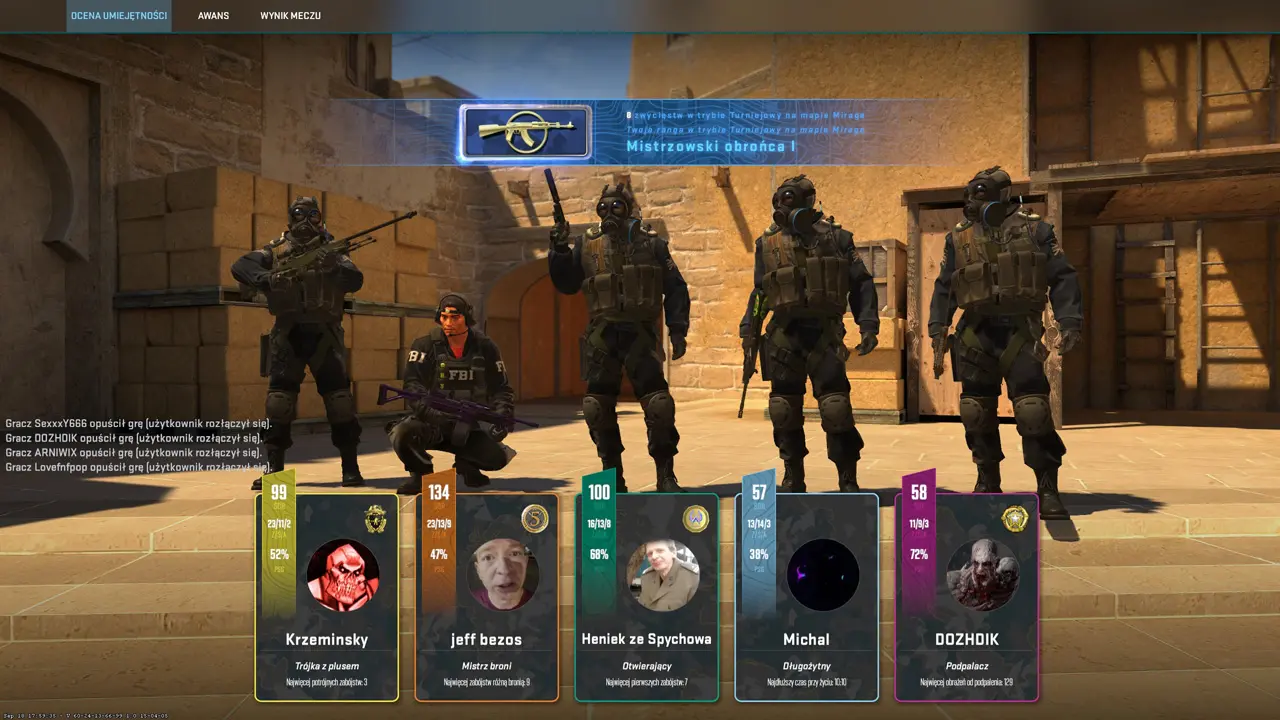Click Krzeminsky's red skull avatar
1280x720 pixels.
coord(343,575)
